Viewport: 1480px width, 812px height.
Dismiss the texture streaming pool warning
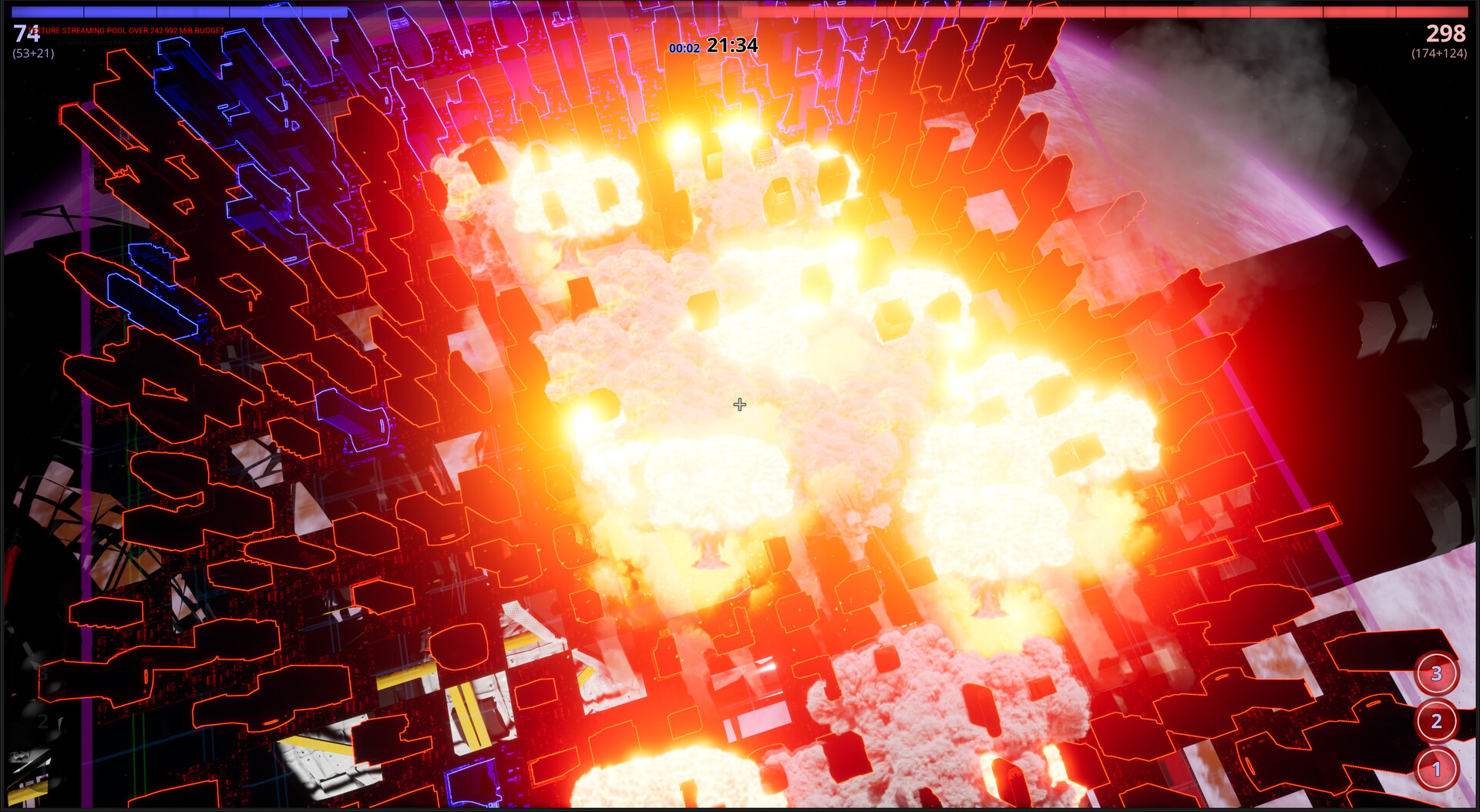(125, 31)
